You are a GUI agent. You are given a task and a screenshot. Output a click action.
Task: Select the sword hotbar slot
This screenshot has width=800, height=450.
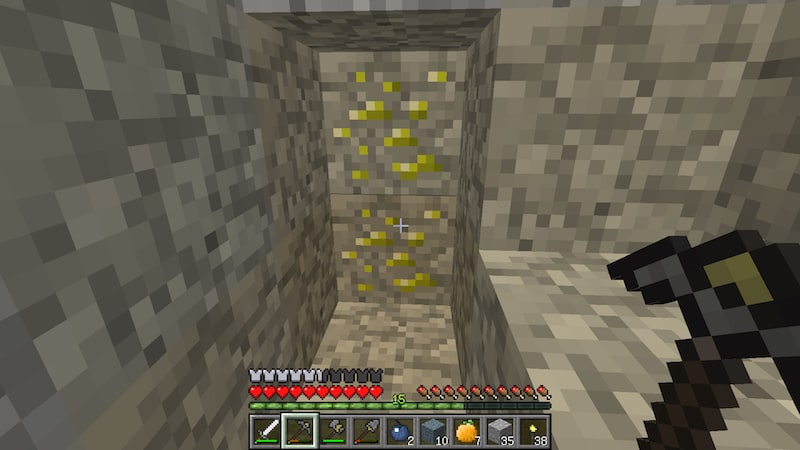(268, 431)
